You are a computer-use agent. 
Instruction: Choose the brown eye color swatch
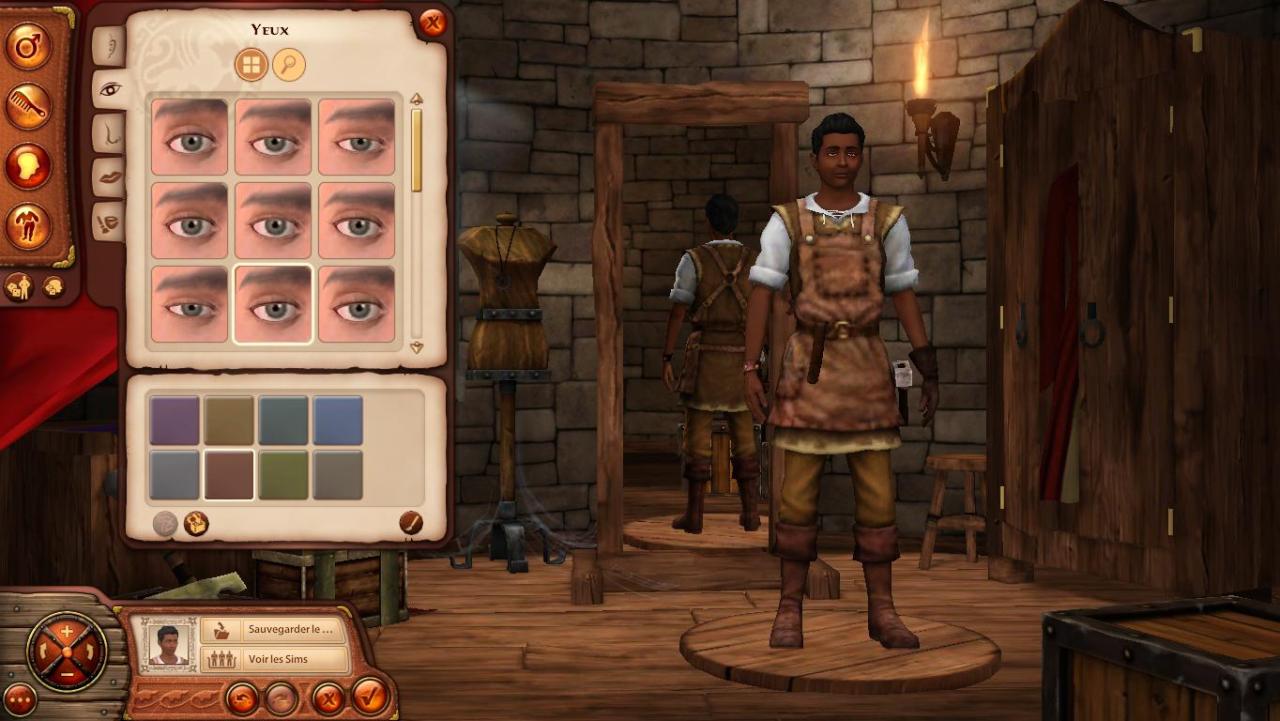(229, 475)
